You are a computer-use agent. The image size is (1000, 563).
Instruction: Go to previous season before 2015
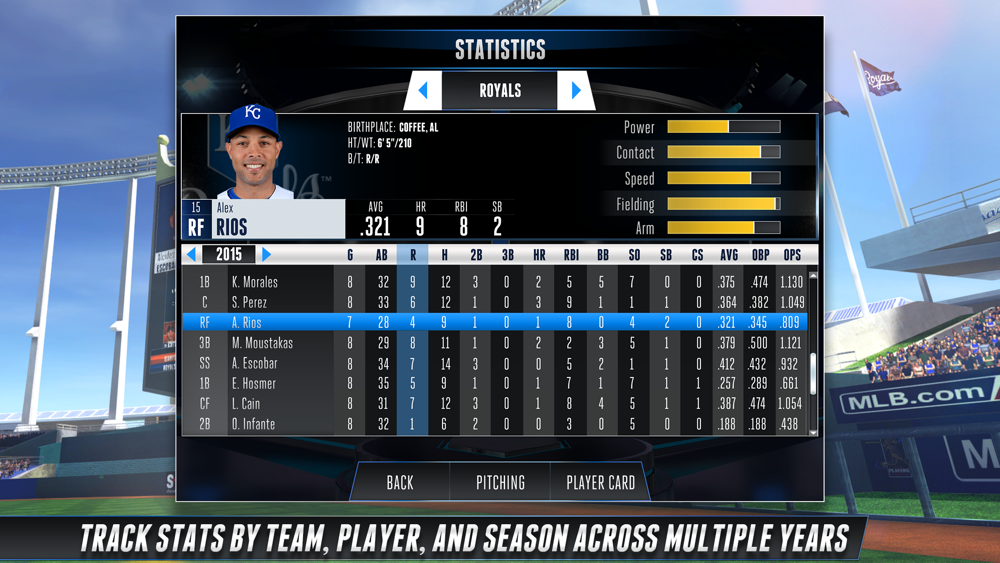pyautogui.click(x=192, y=255)
